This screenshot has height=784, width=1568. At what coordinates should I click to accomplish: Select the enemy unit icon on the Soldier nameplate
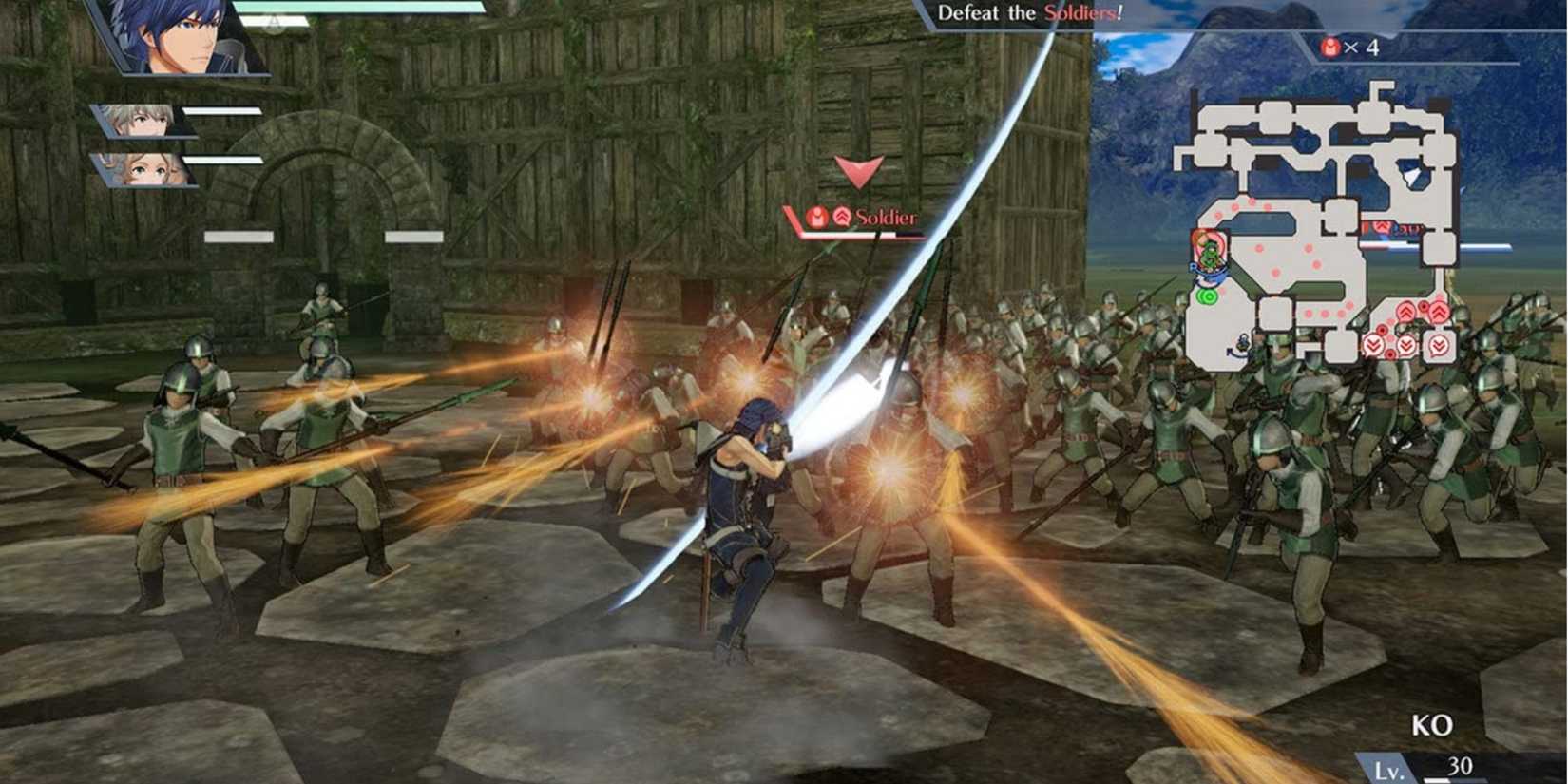click(817, 217)
